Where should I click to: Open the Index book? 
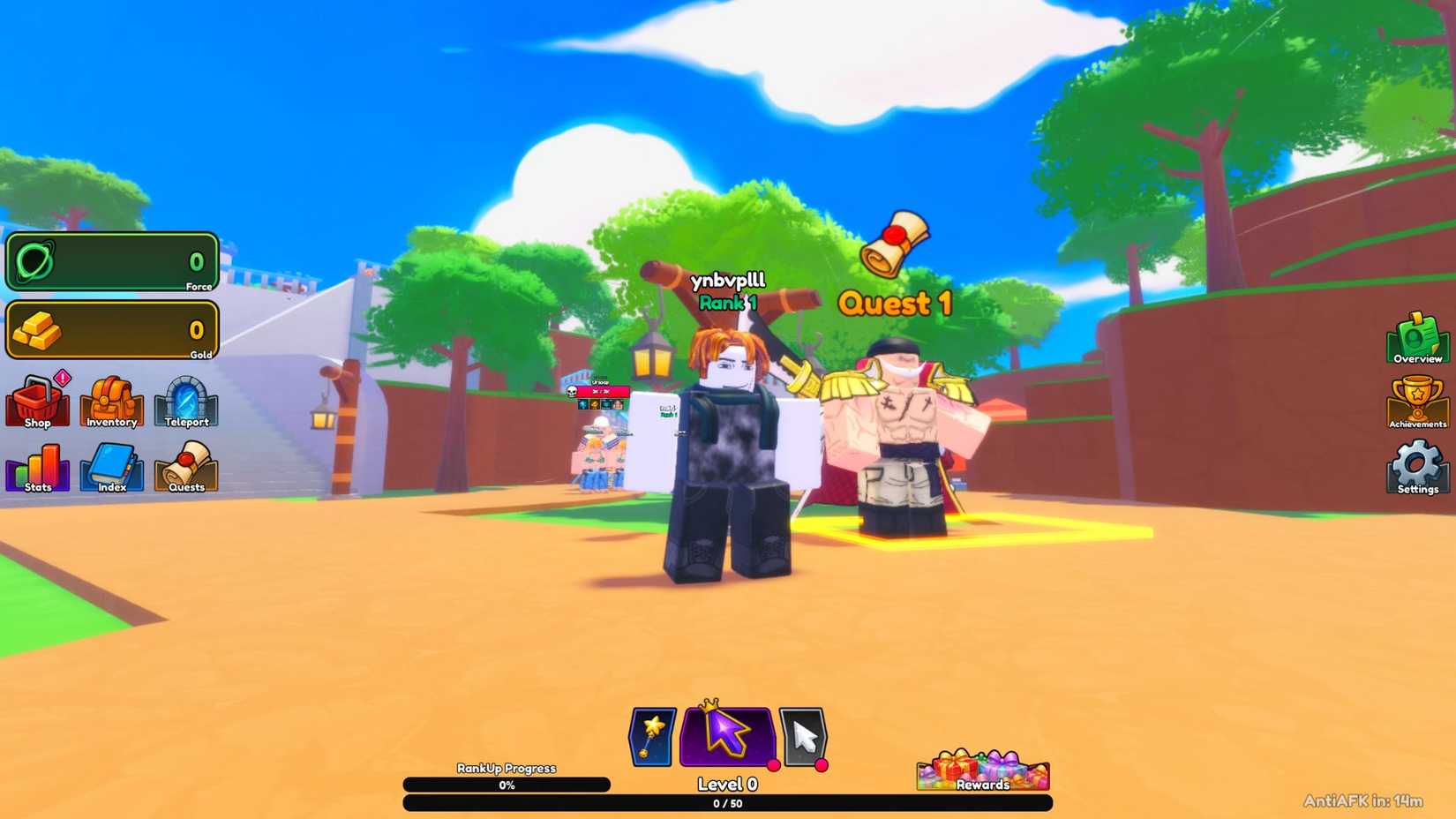pyautogui.click(x=110, y=468)
